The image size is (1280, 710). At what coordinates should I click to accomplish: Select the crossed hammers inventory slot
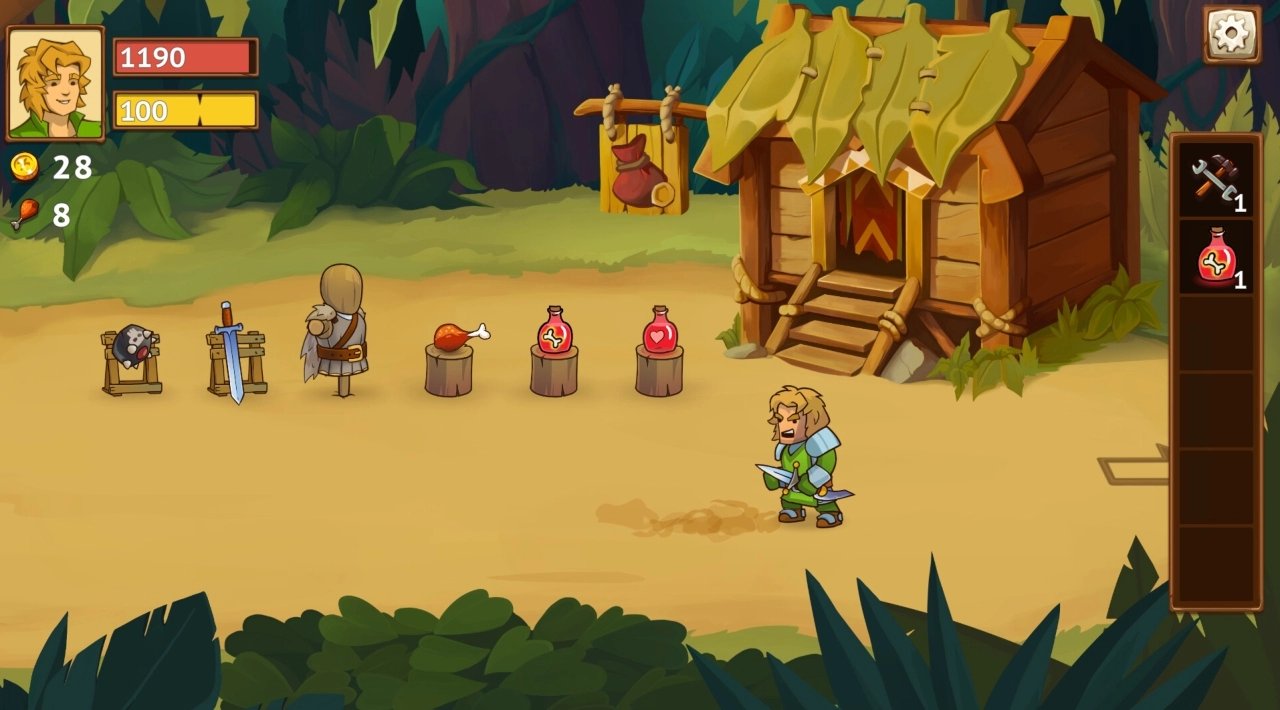1215,181
